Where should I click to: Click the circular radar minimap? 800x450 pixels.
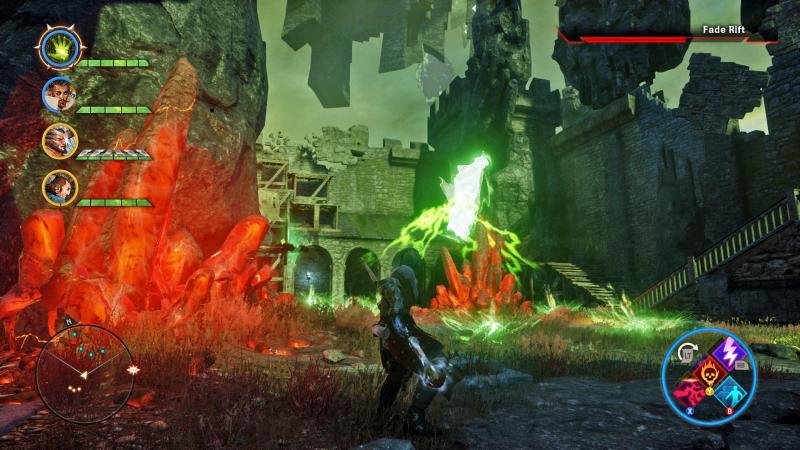(x=84, y=370)
